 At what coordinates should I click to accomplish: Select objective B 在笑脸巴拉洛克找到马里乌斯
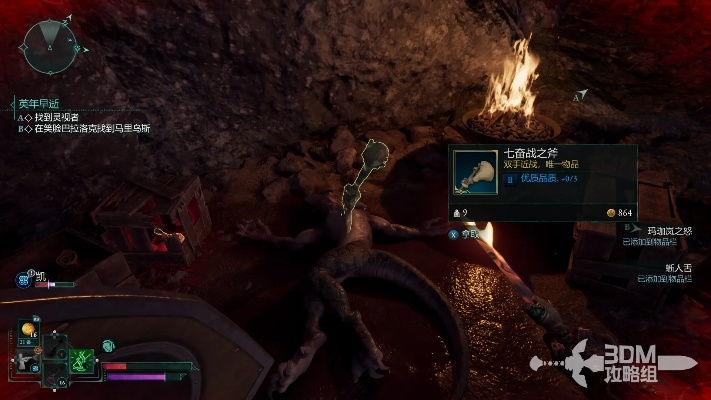(x=92, y=128)
